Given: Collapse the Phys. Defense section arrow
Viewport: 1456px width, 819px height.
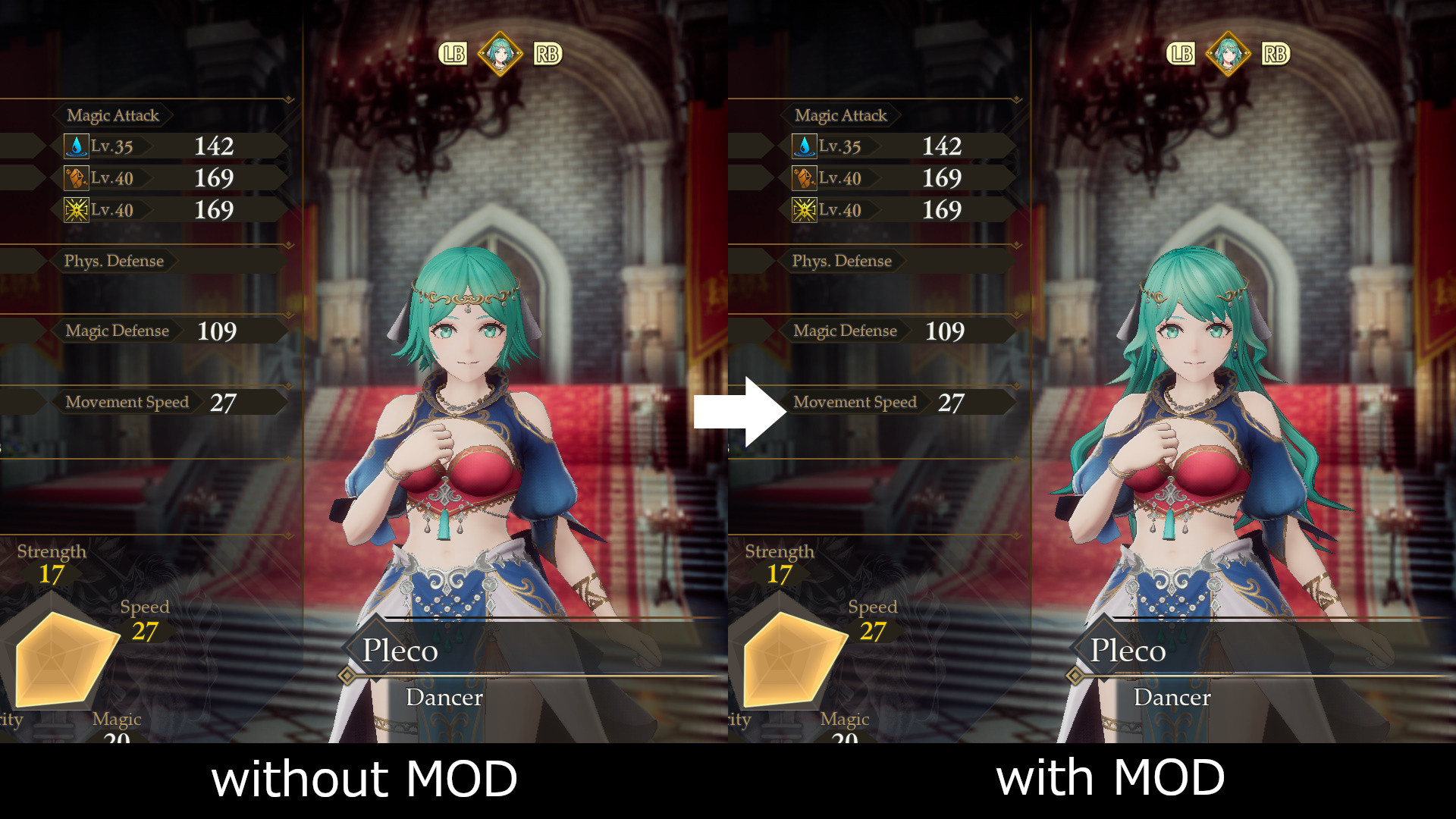Looking at the screenshot, I should coord(288,244).
